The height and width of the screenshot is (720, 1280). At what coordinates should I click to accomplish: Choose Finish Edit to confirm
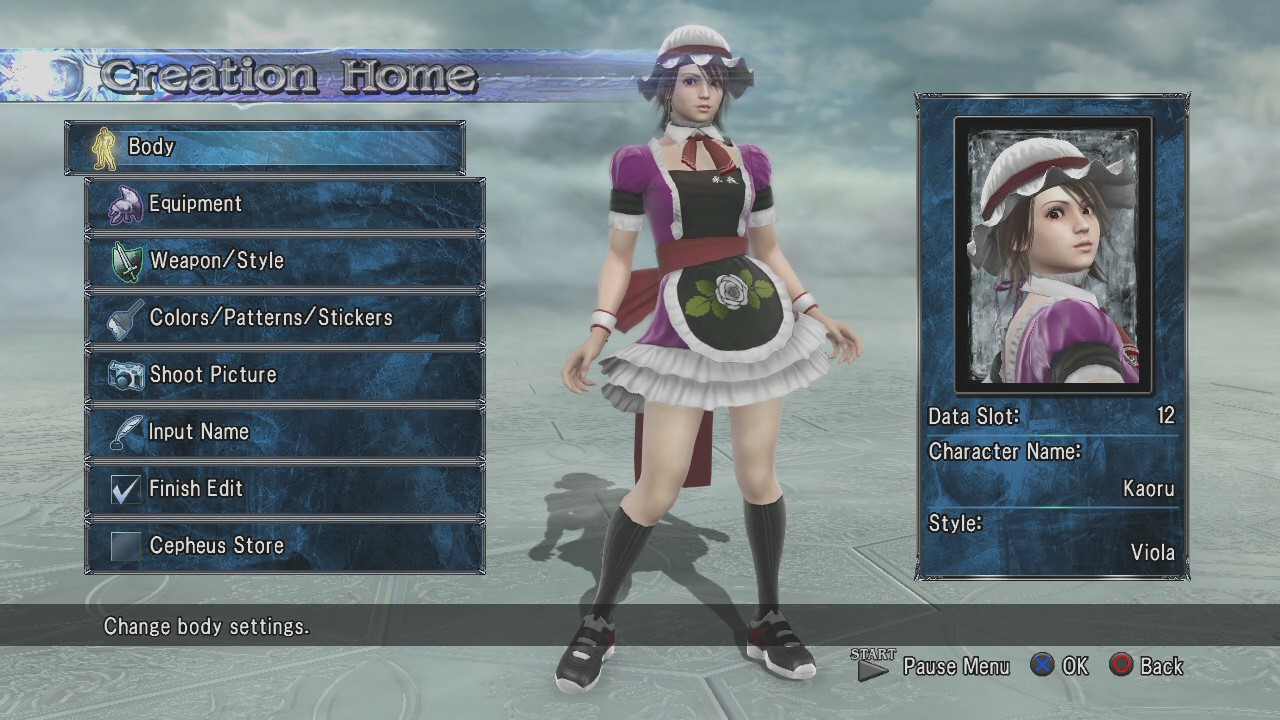pos(285,489)
